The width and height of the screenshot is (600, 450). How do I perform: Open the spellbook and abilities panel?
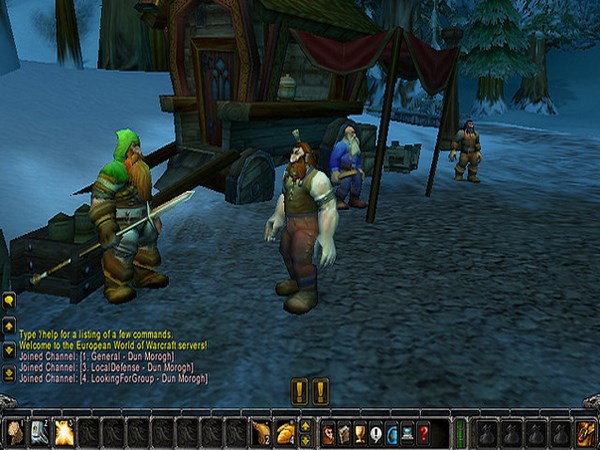(x=344, y=433)
